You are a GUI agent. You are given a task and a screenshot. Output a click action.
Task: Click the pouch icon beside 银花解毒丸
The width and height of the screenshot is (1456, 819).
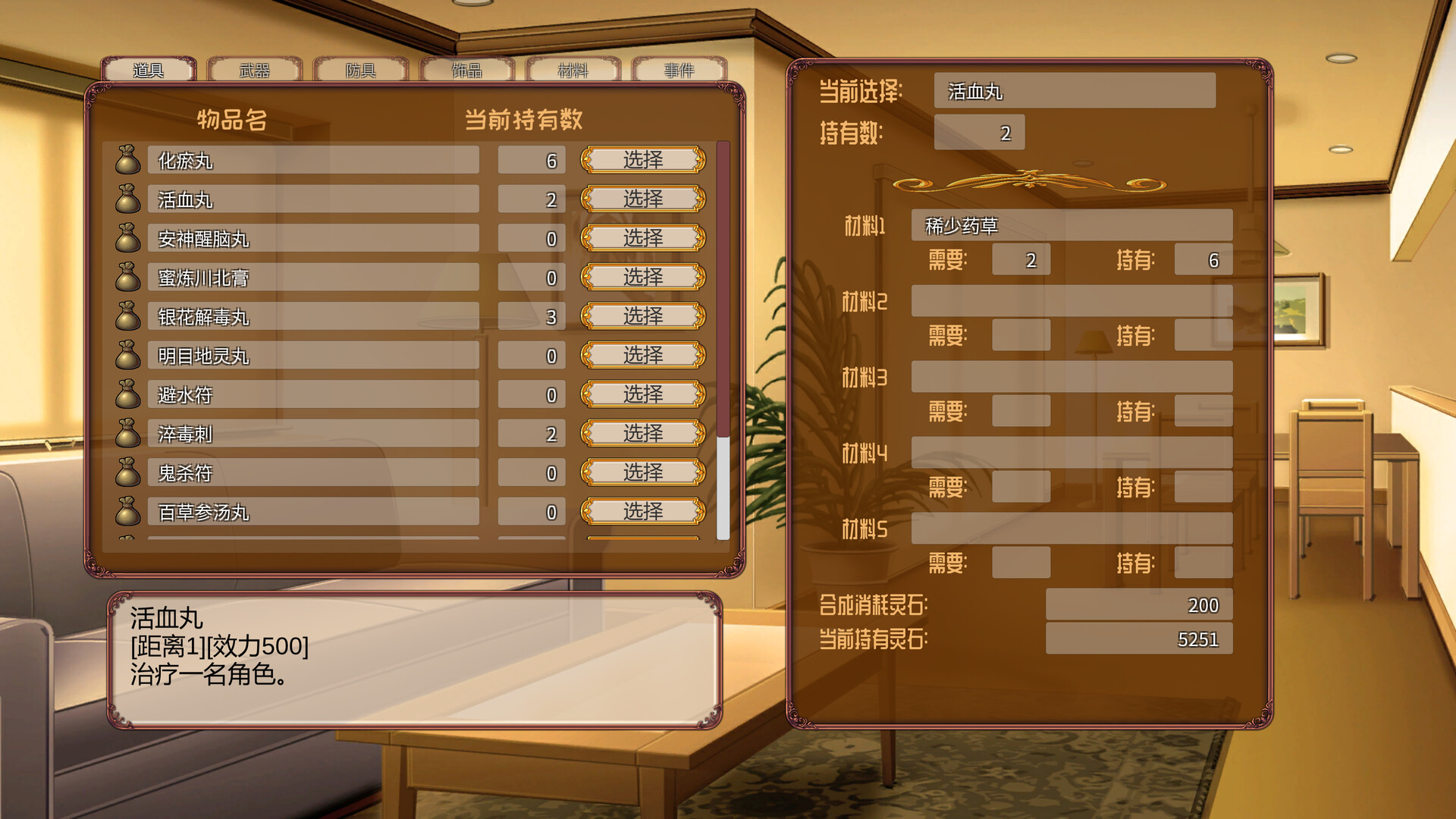point(127,316)
